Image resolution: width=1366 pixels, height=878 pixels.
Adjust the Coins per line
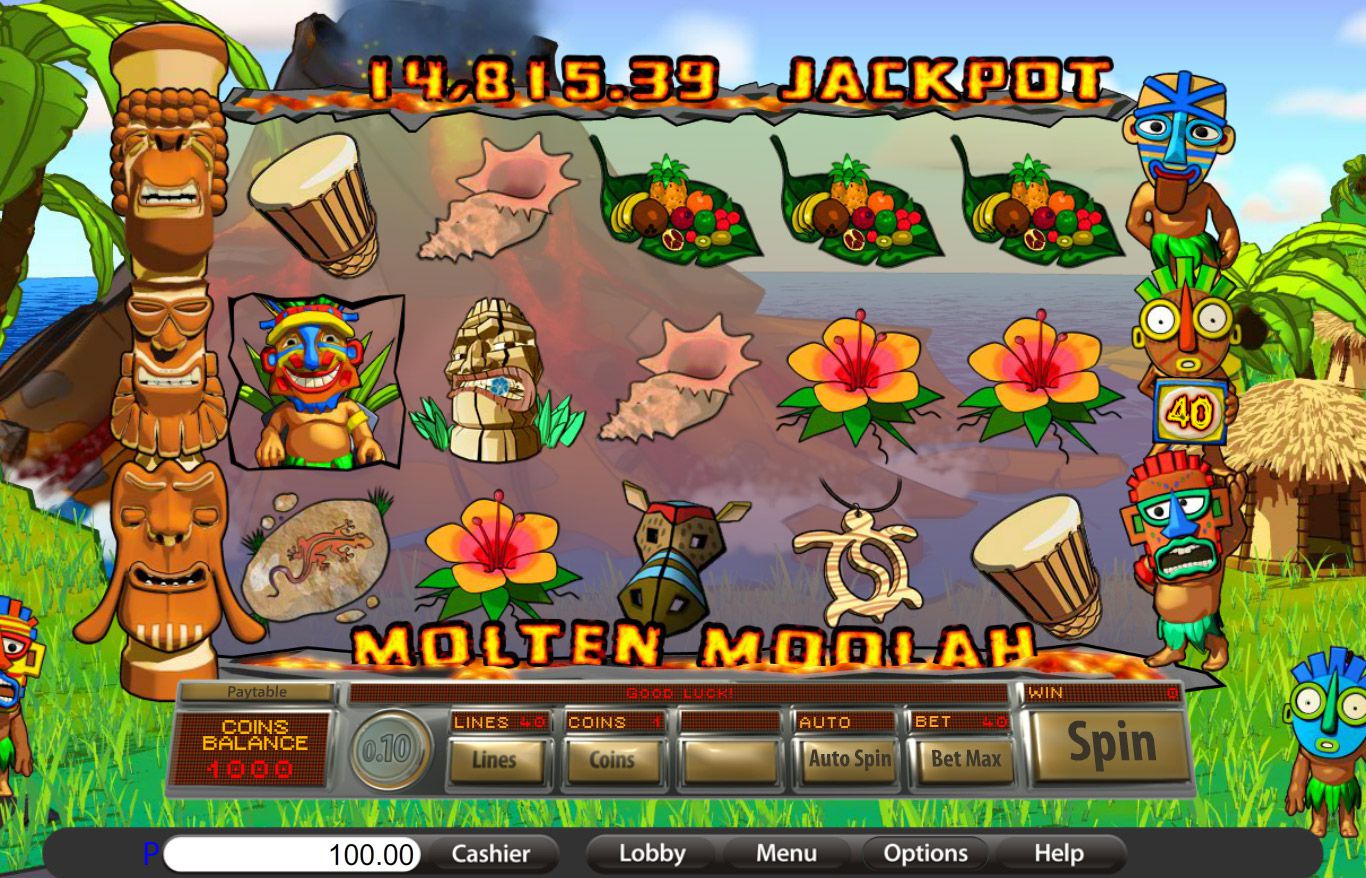611,760
